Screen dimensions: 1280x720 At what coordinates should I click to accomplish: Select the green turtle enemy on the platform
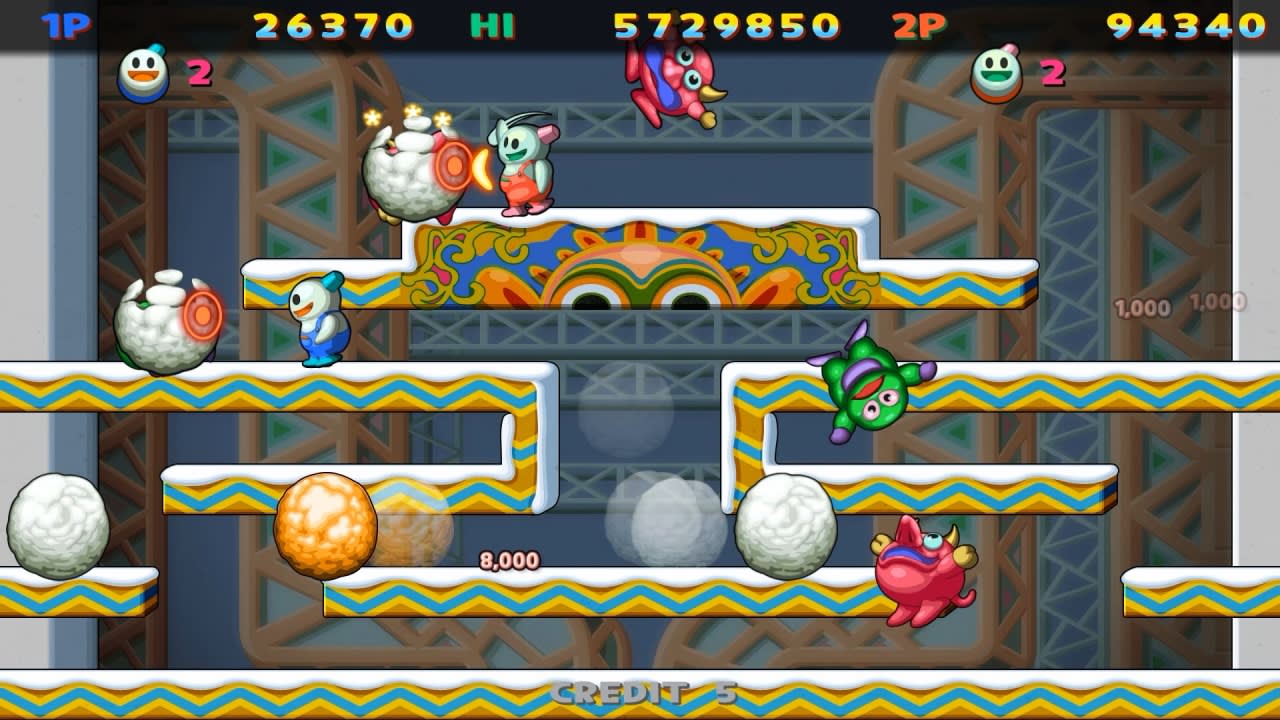click(x=867, y=390)
